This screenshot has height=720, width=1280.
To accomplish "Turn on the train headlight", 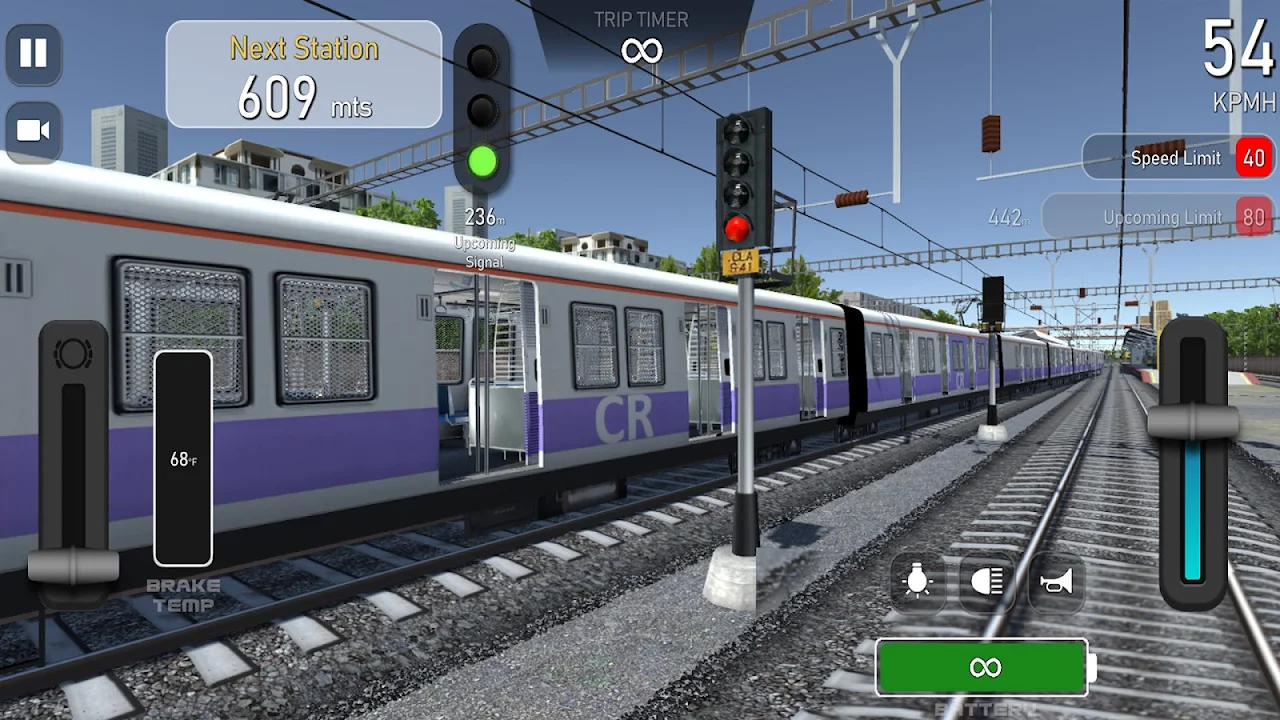I will click(x=986, y=582).
